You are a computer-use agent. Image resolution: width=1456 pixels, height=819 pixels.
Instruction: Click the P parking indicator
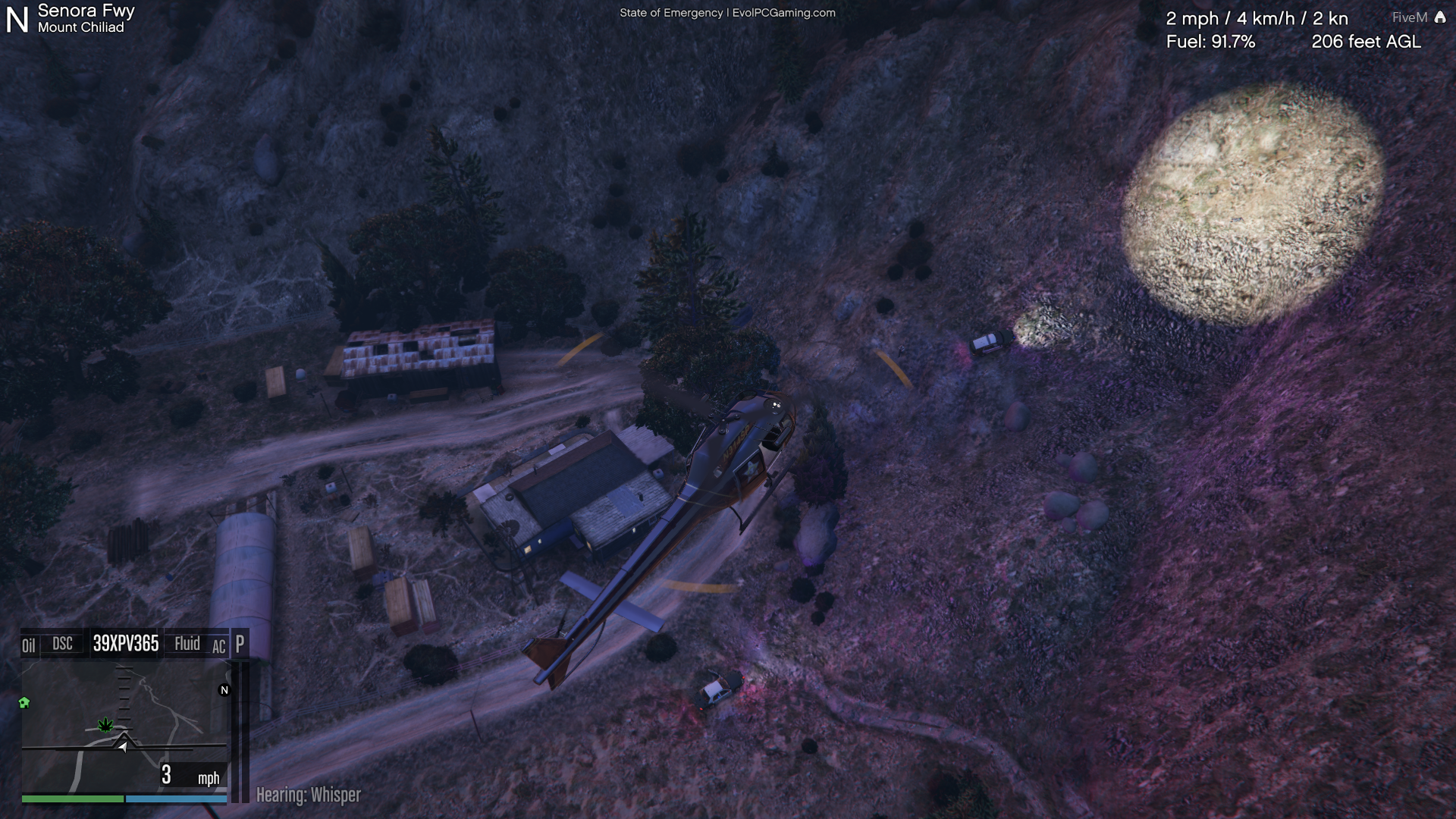(x=240, y=644)
